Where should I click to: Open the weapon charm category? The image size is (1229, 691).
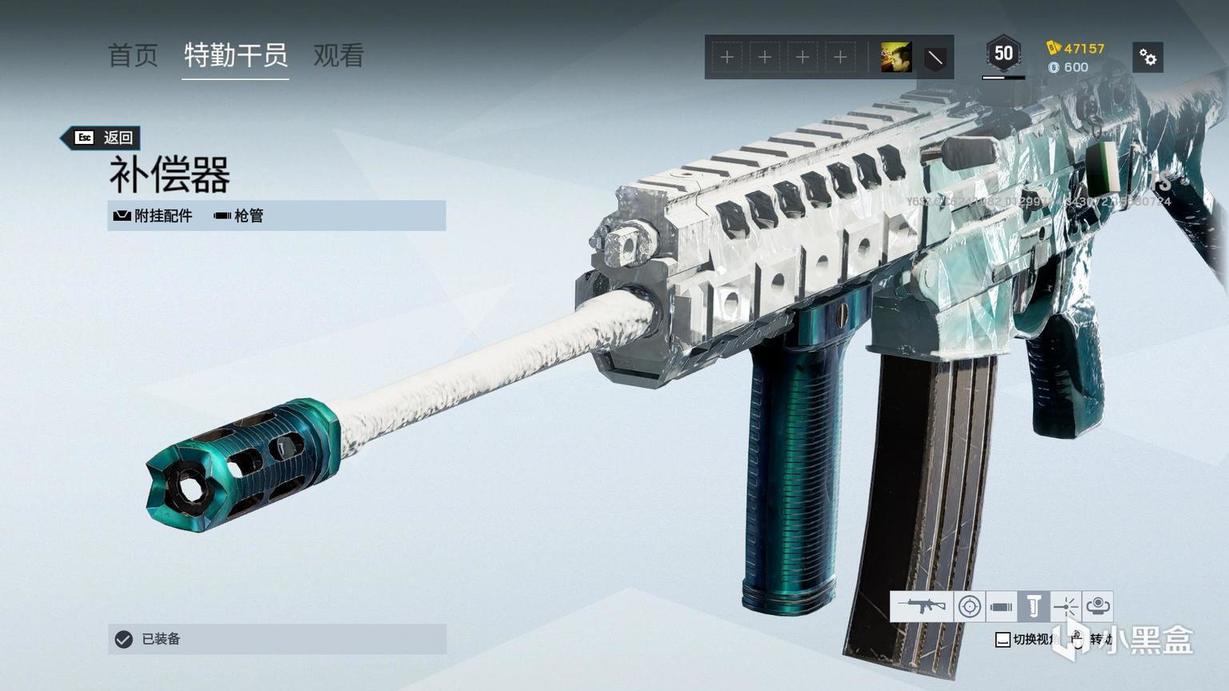pyautogui.click(x=1098, y=606)
